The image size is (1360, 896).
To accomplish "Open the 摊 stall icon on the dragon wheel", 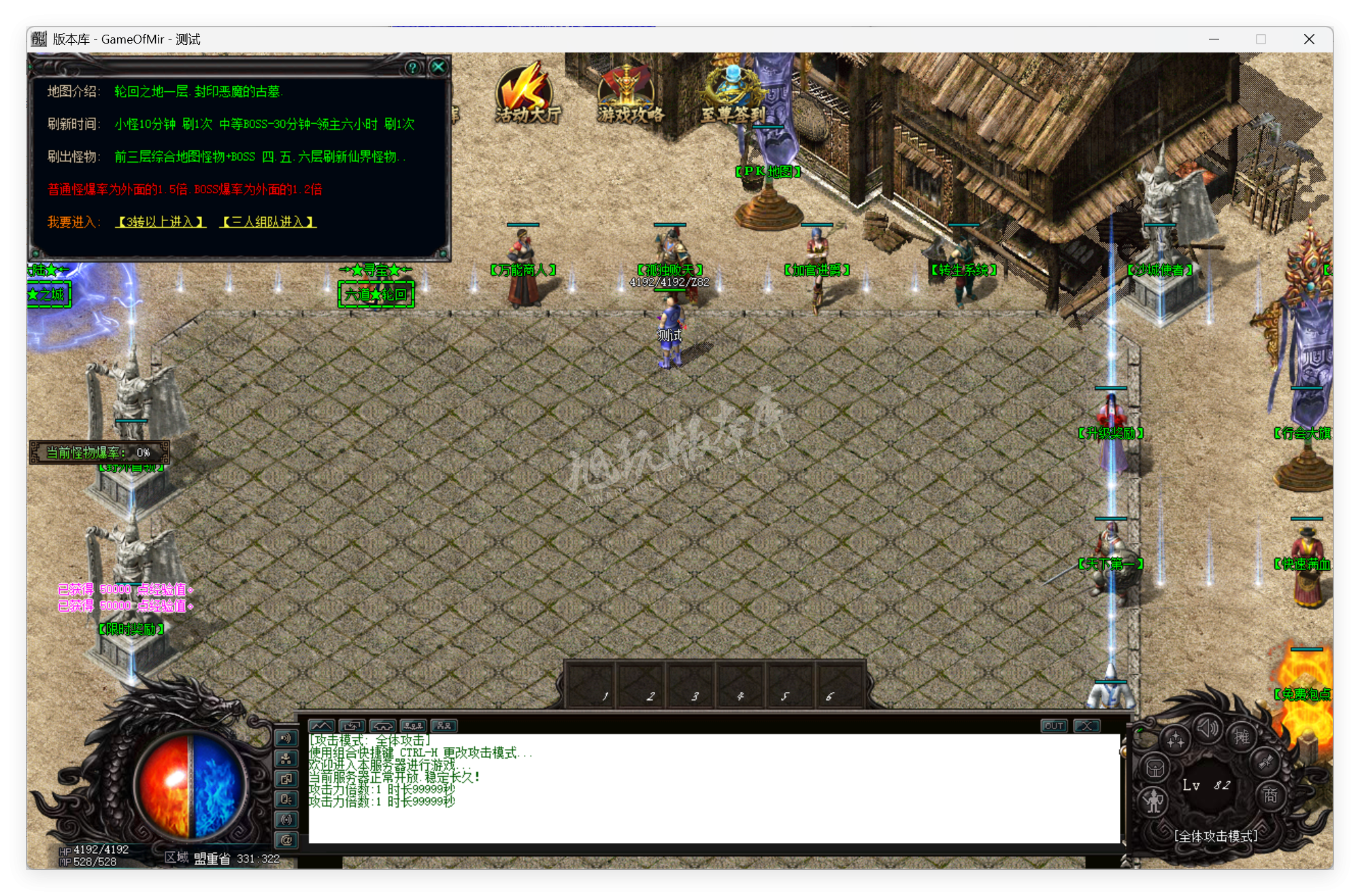I will pyautogui.click(x=1242, y=737).
